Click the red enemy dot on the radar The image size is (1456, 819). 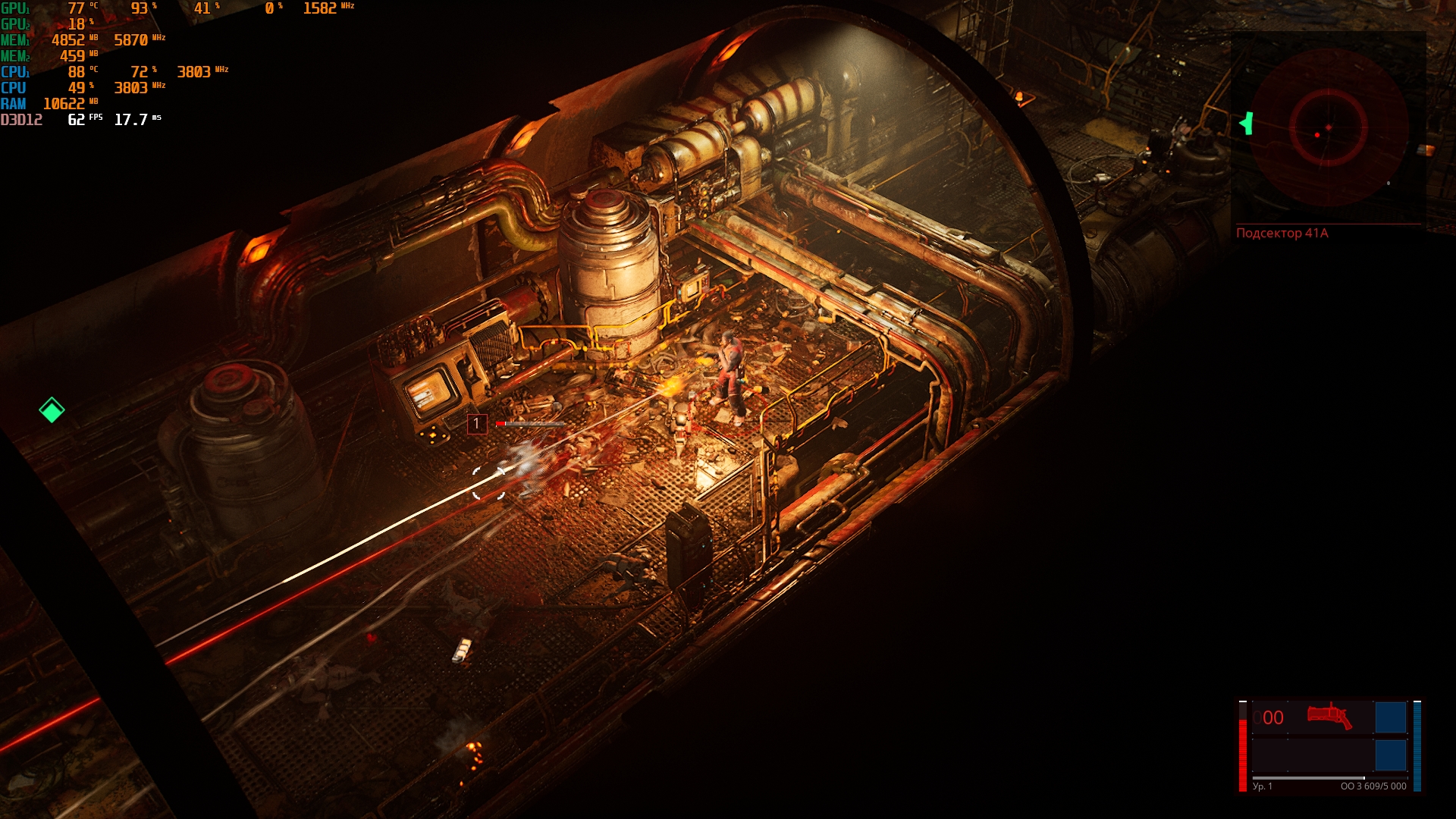pos(1317,135)
